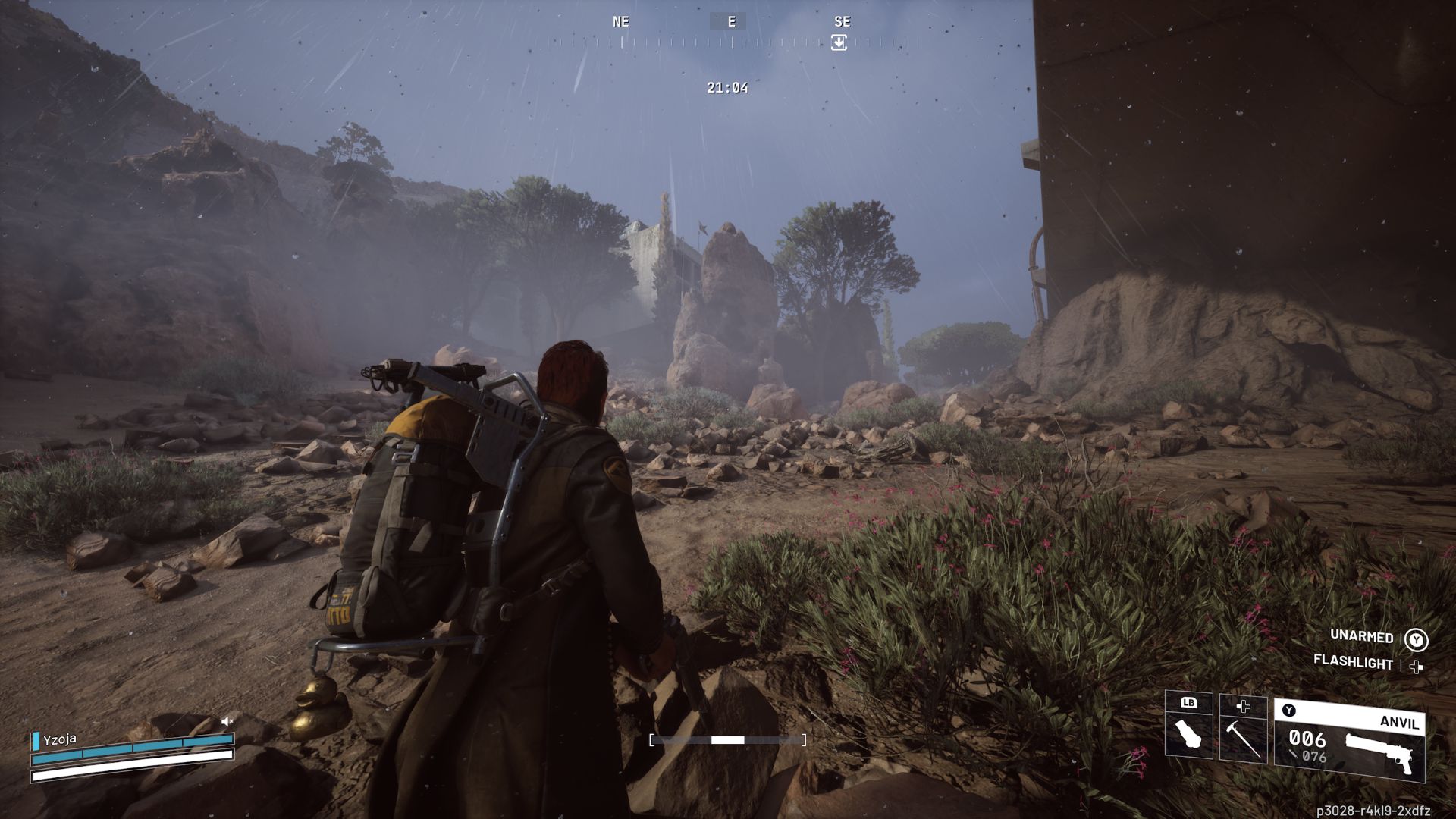The image size is (1456, 819).
Task: Click the NE marker on the compass
Action: pos(620,21)
